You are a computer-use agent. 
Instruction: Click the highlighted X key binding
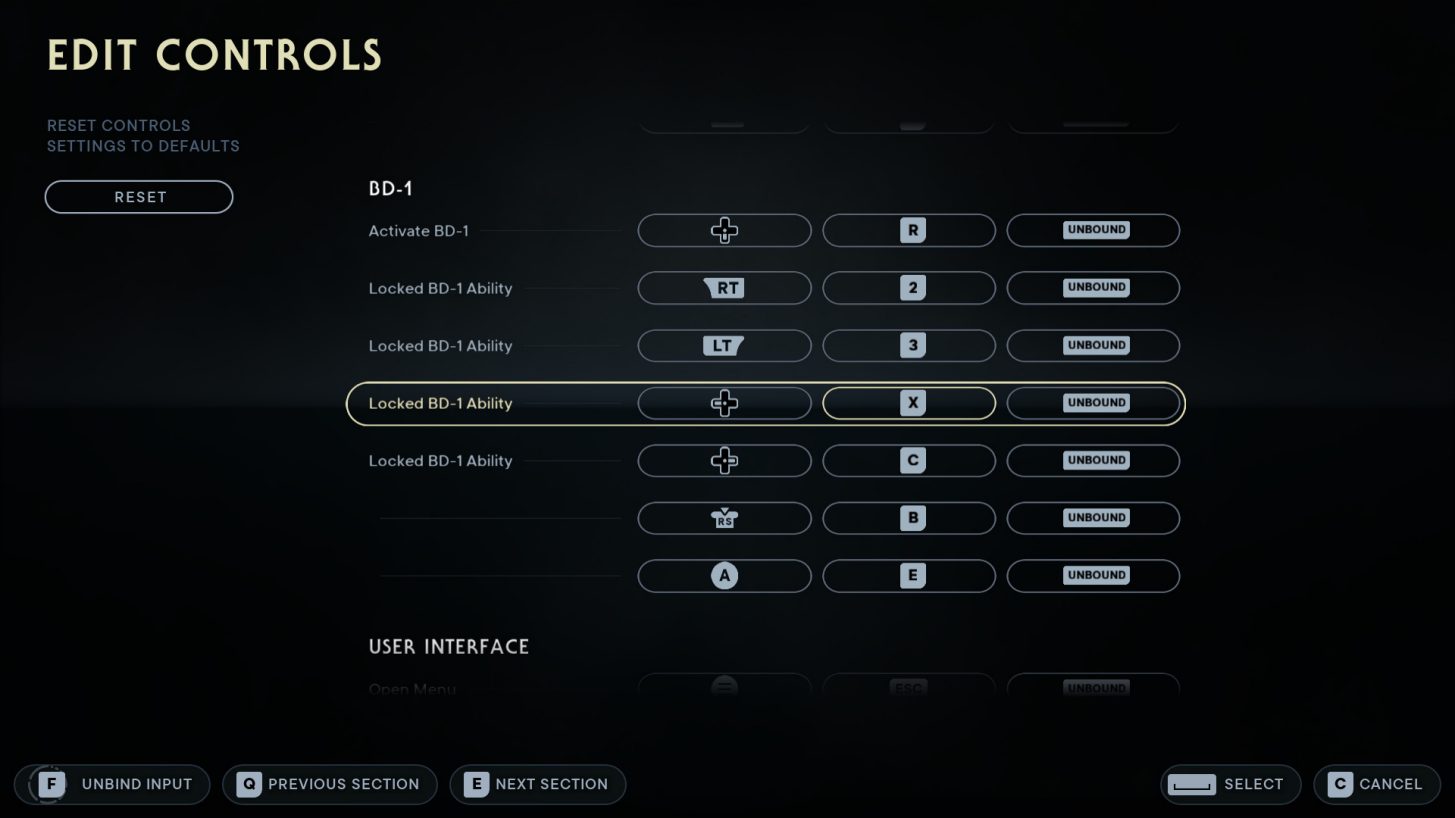pos(908,403)
